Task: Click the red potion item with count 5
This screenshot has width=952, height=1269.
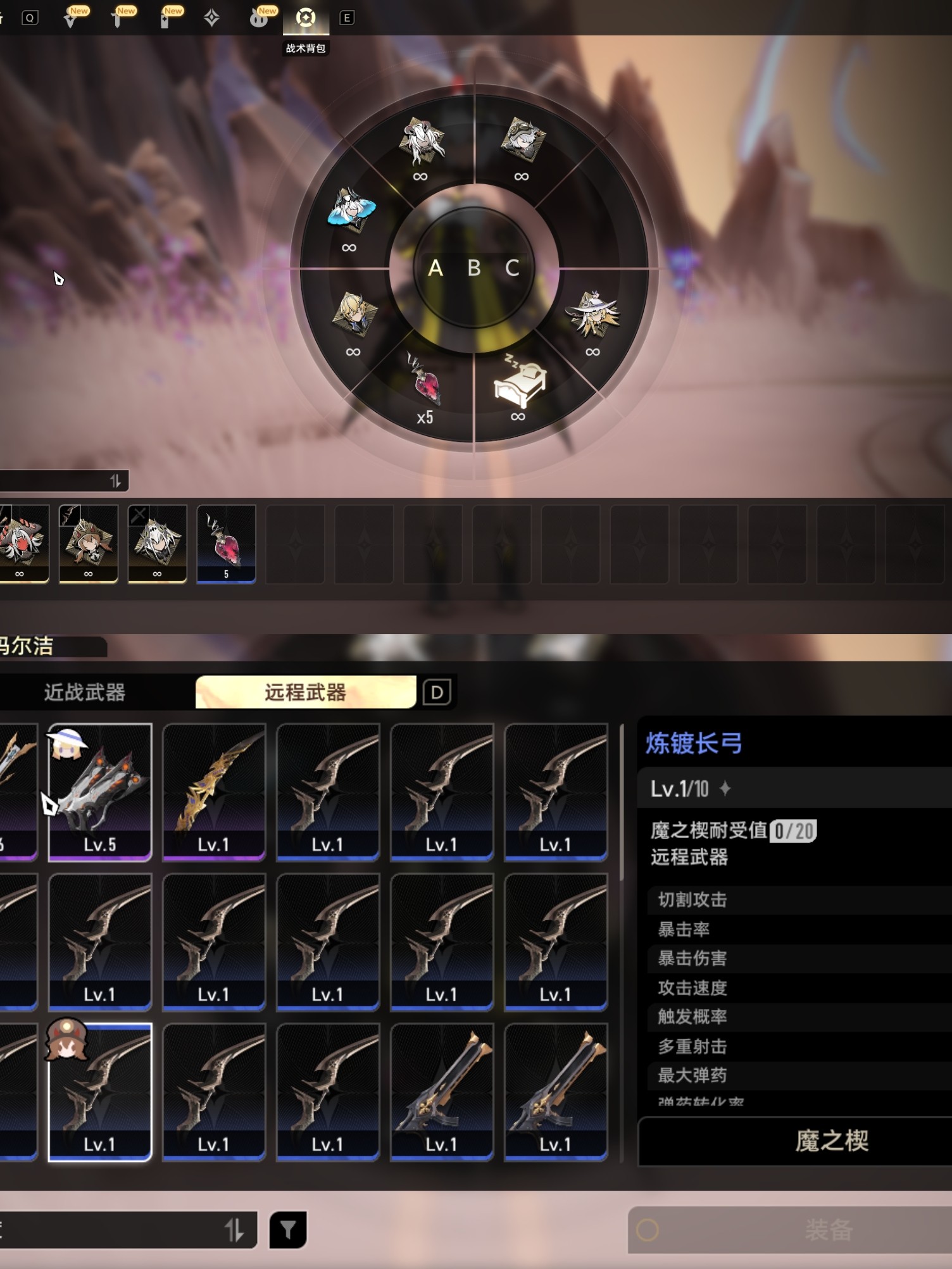Action: click(x=226, y=544)
